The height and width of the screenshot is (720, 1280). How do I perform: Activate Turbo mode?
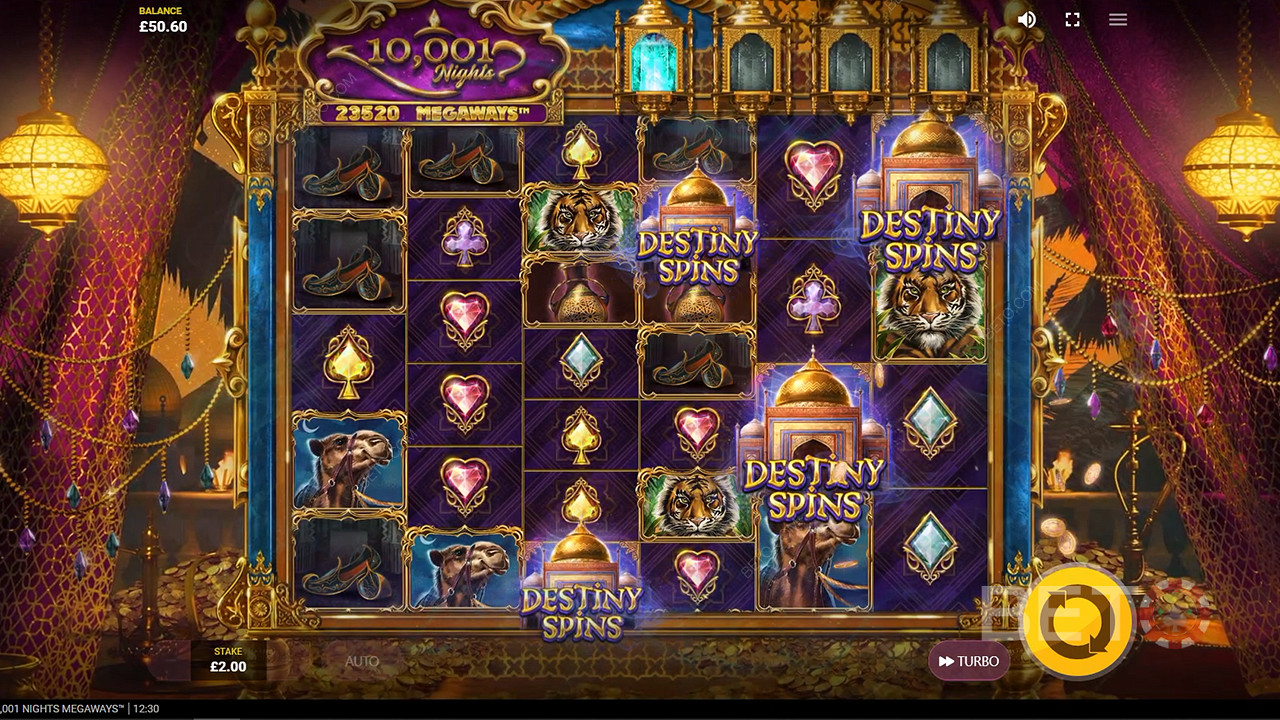pyautogui.click(x=968, y=661)
